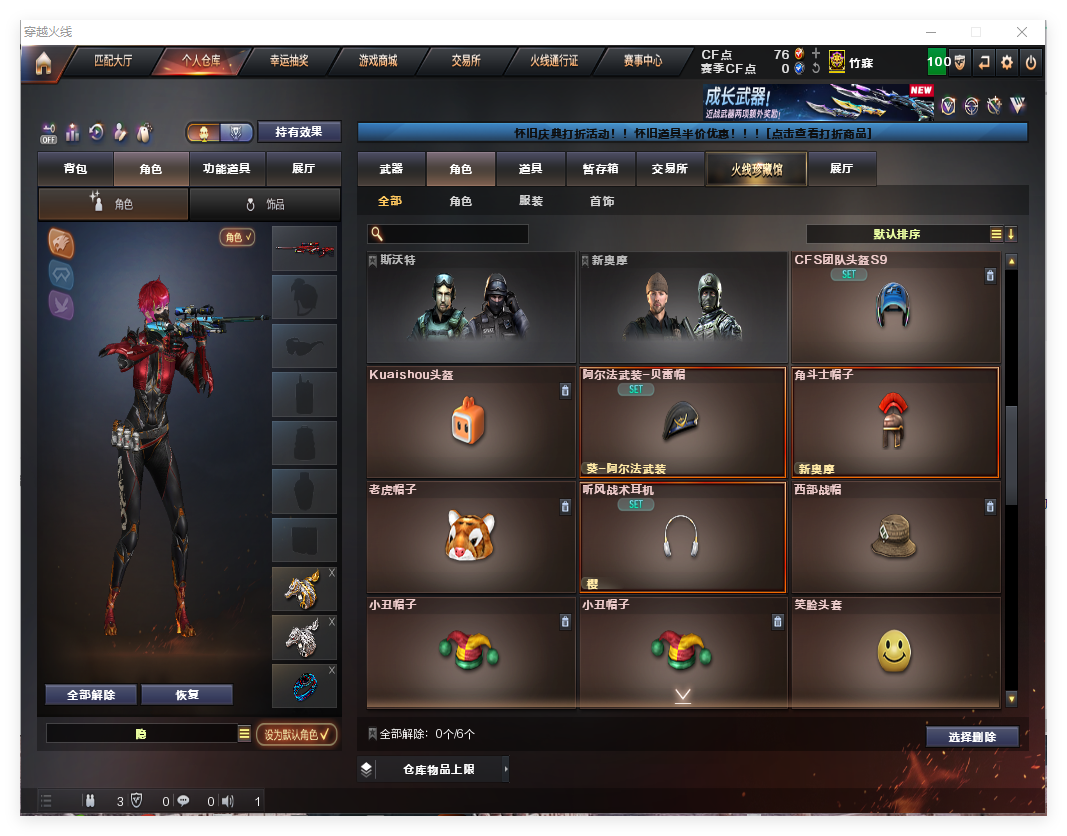
Task: Open the 火线通行证 battle pass tab
Action: point(554,61)
